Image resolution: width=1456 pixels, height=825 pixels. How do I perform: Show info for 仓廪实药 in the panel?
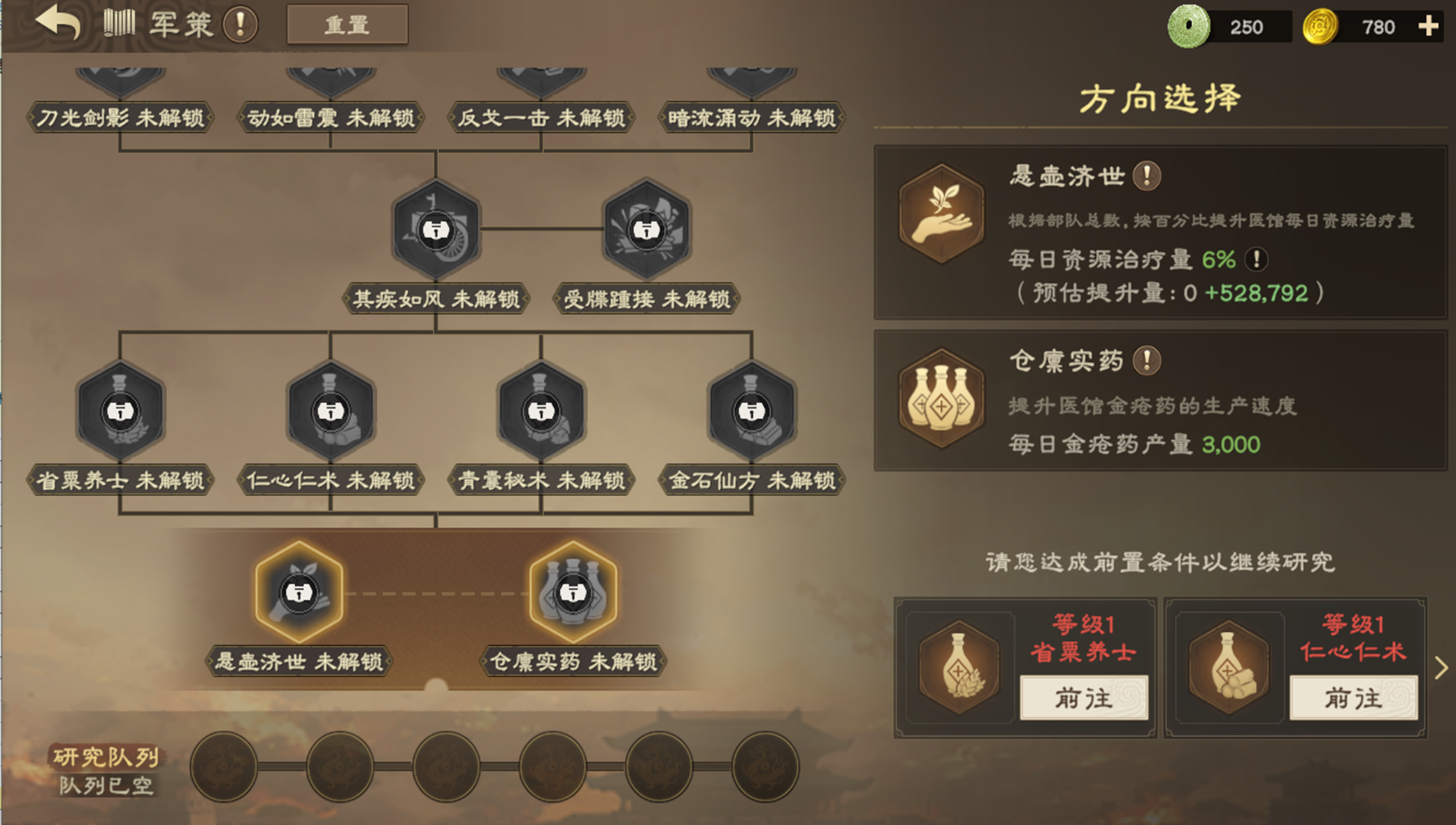tap(1147, 360)
